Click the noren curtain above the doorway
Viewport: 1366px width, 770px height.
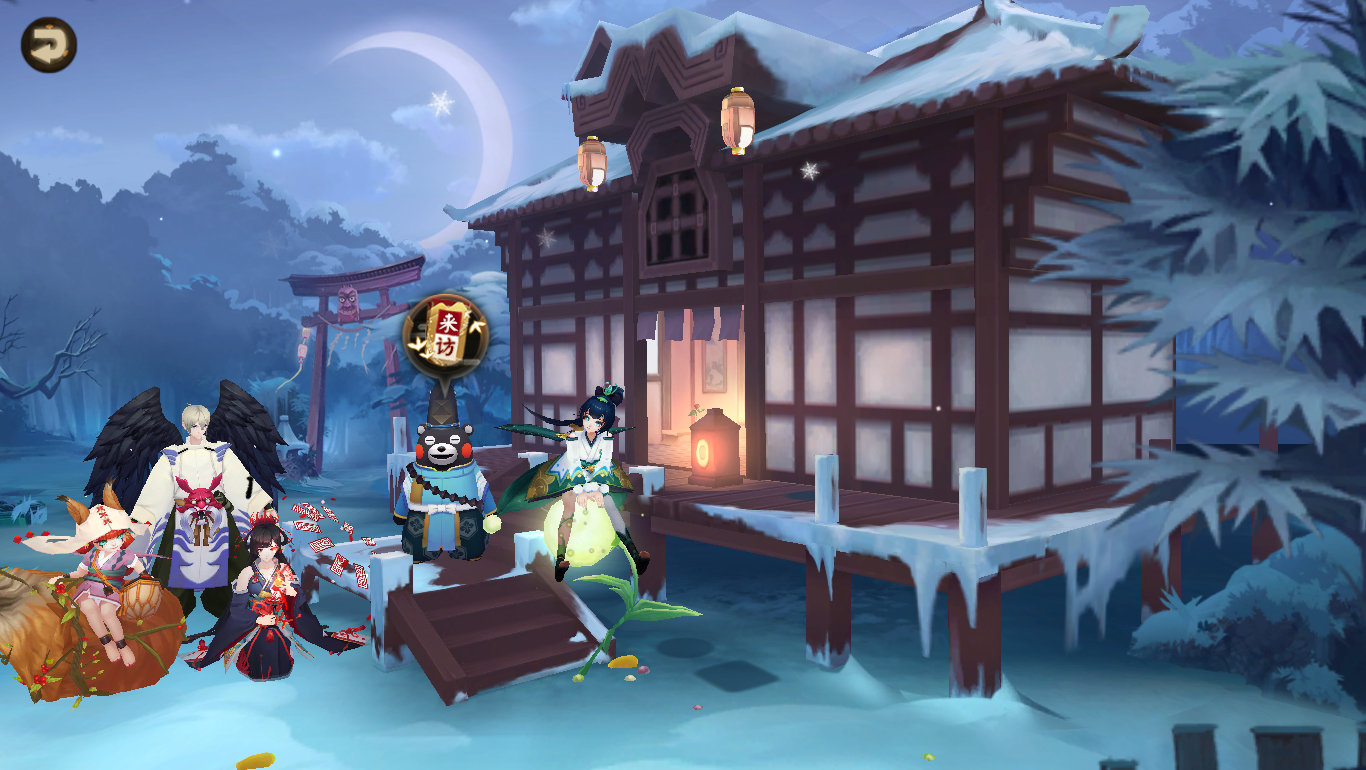690,320
